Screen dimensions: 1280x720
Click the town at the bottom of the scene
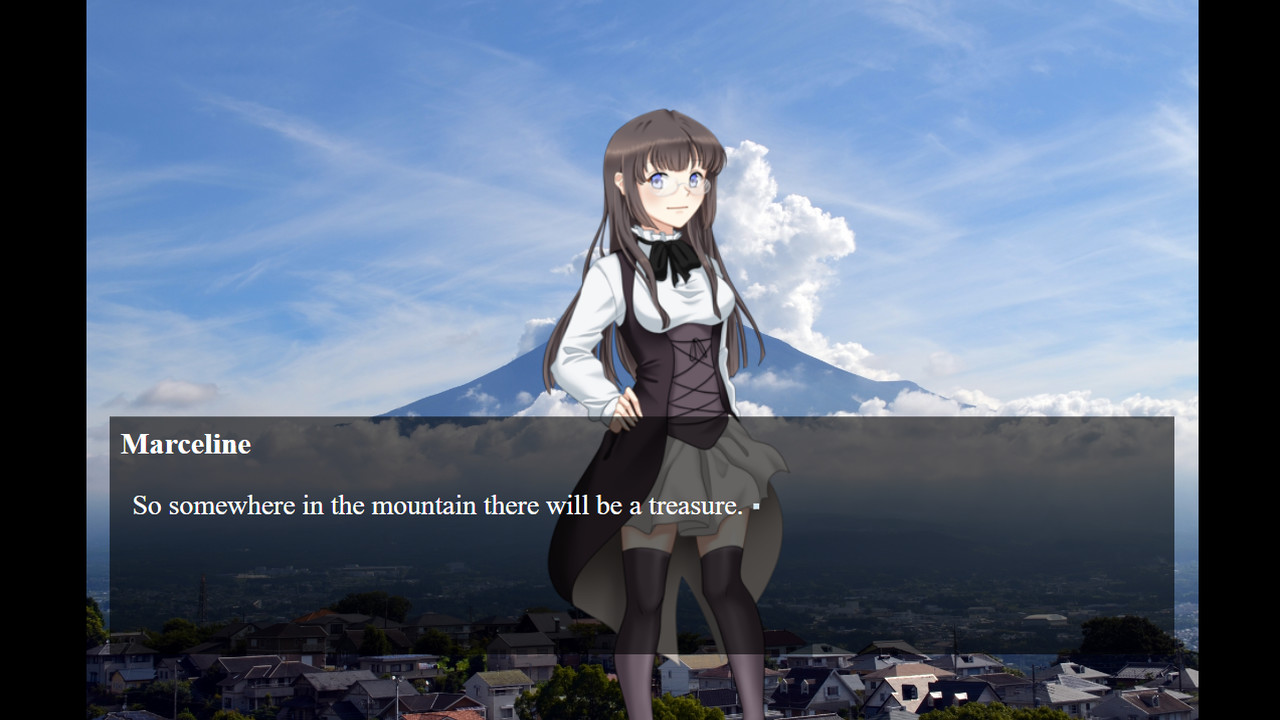(300, 660)
